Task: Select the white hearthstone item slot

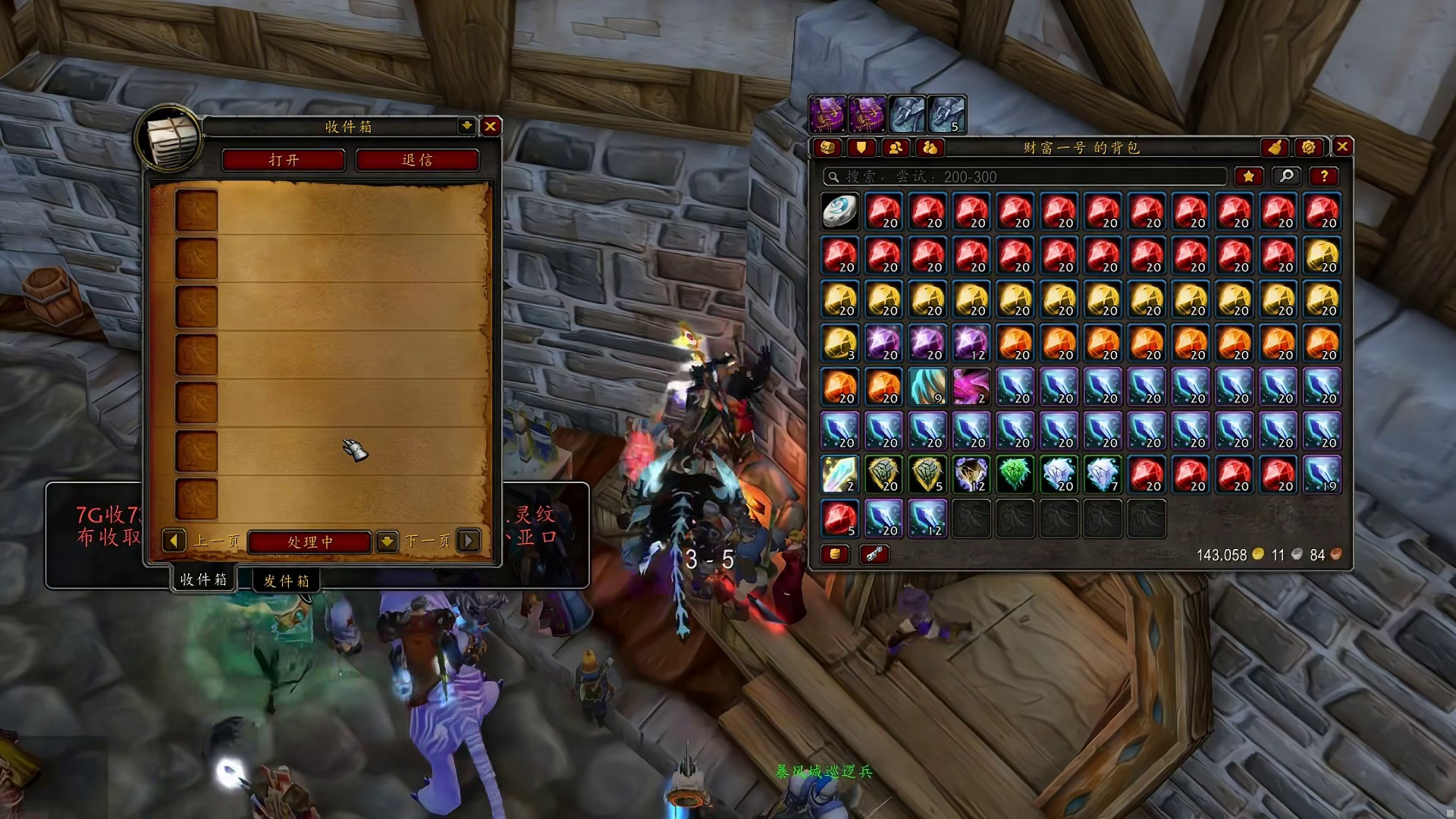Action: (x=839, y=212)
